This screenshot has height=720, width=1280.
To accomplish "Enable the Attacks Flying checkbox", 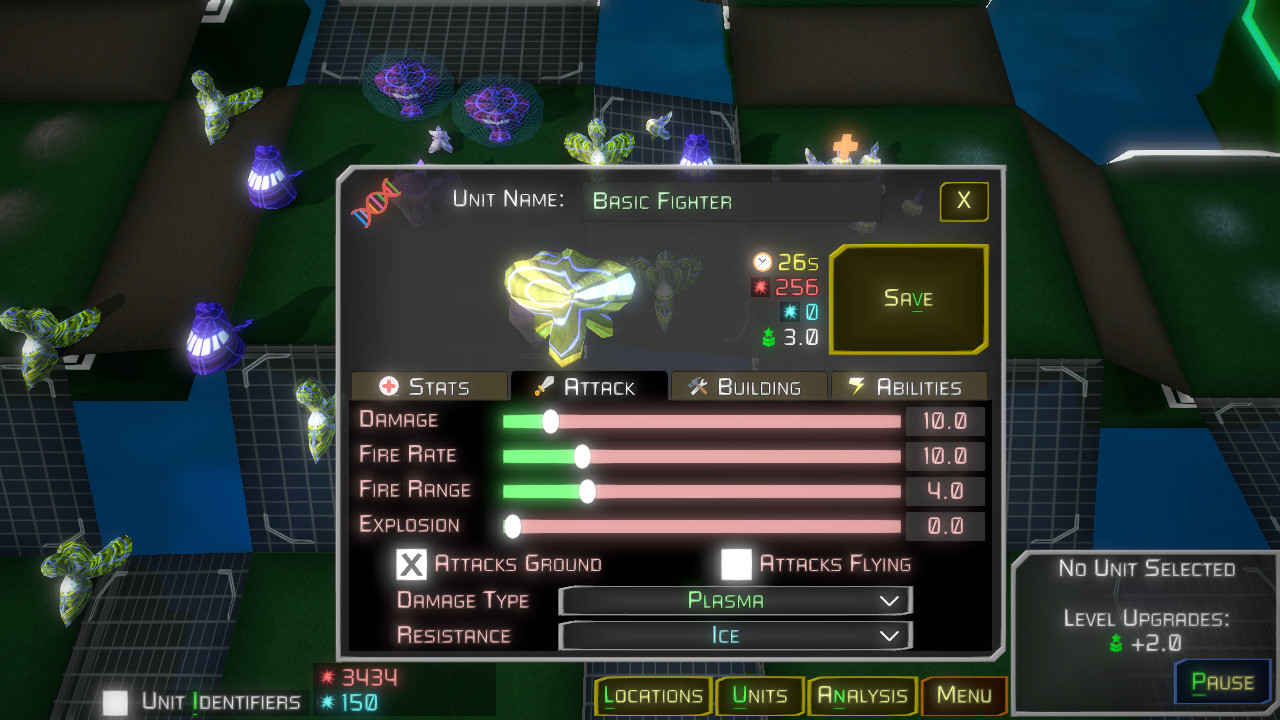I will [737, 563].
